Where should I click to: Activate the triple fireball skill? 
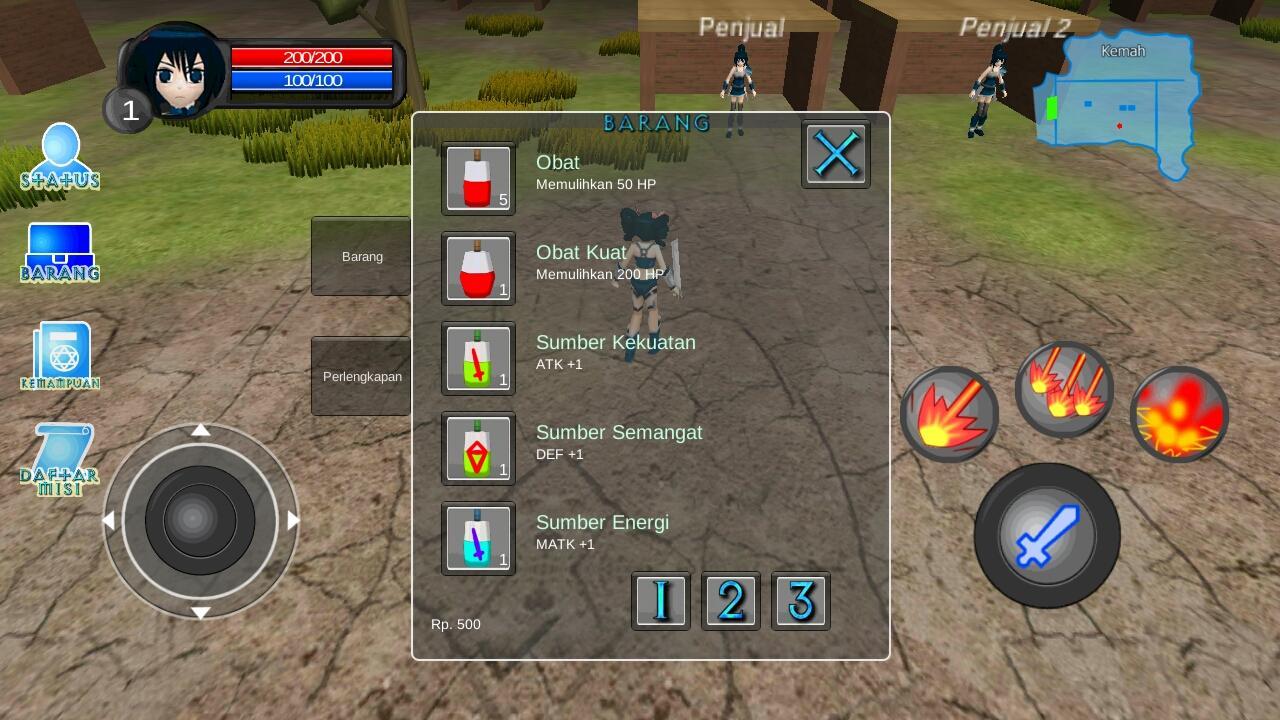(1064, 389)
